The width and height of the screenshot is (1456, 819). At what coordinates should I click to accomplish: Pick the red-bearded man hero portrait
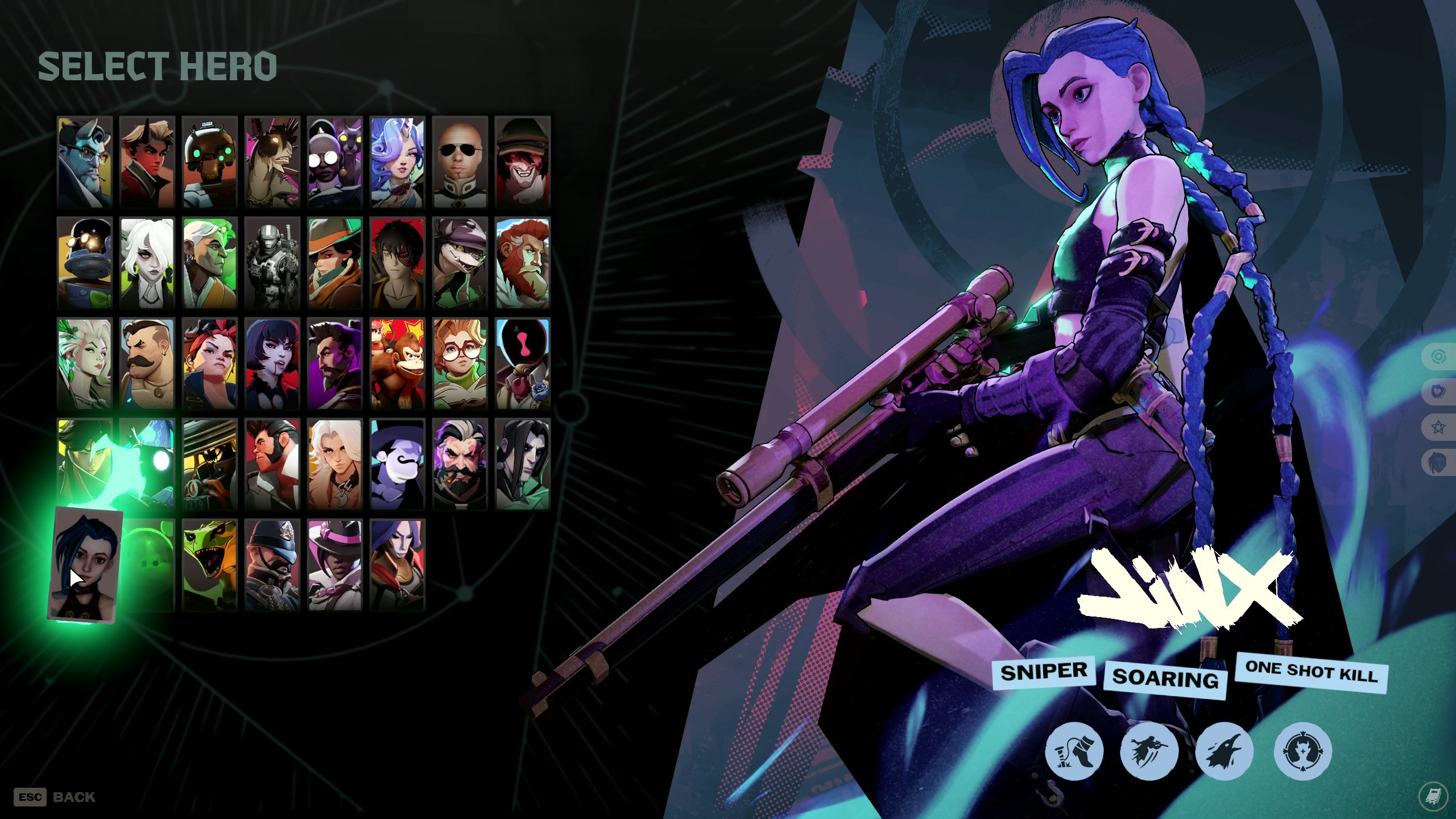(522, 263)
